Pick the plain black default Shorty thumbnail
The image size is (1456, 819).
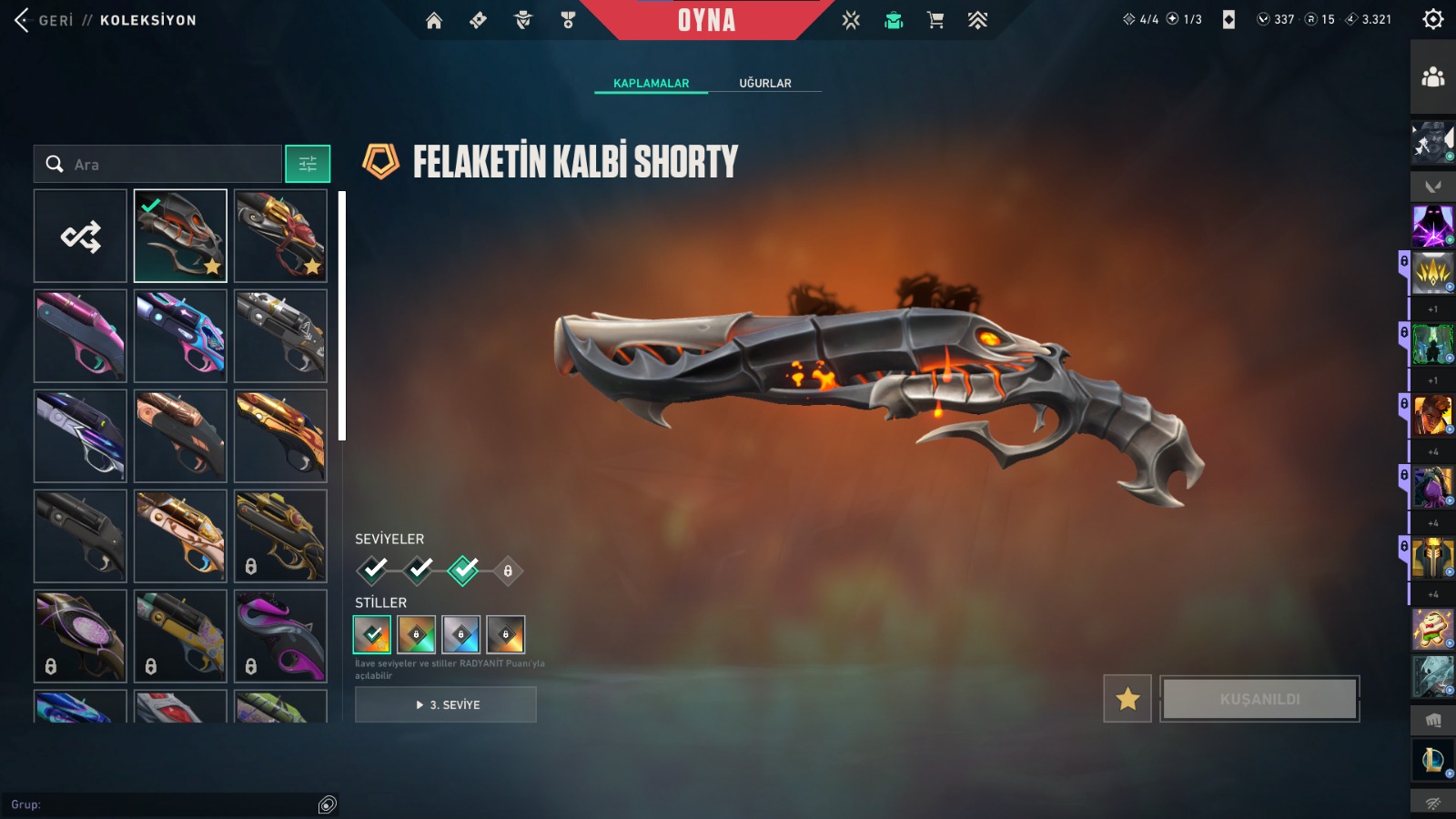pos(81,536)
